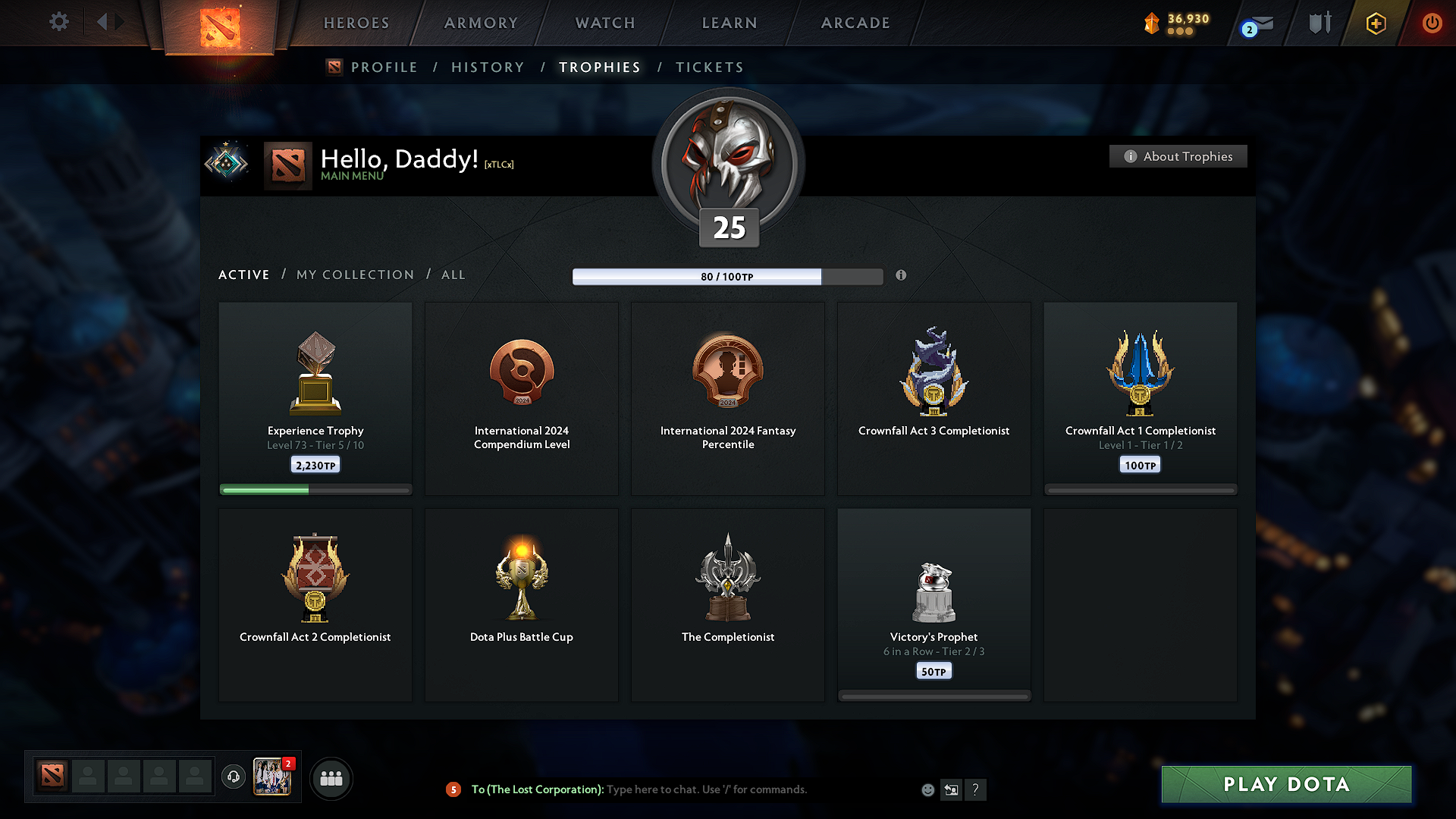The height and width of the screenshot is (819, 1456).
Task: Switch to the MY COLLECTION filter
Action: 354,275
